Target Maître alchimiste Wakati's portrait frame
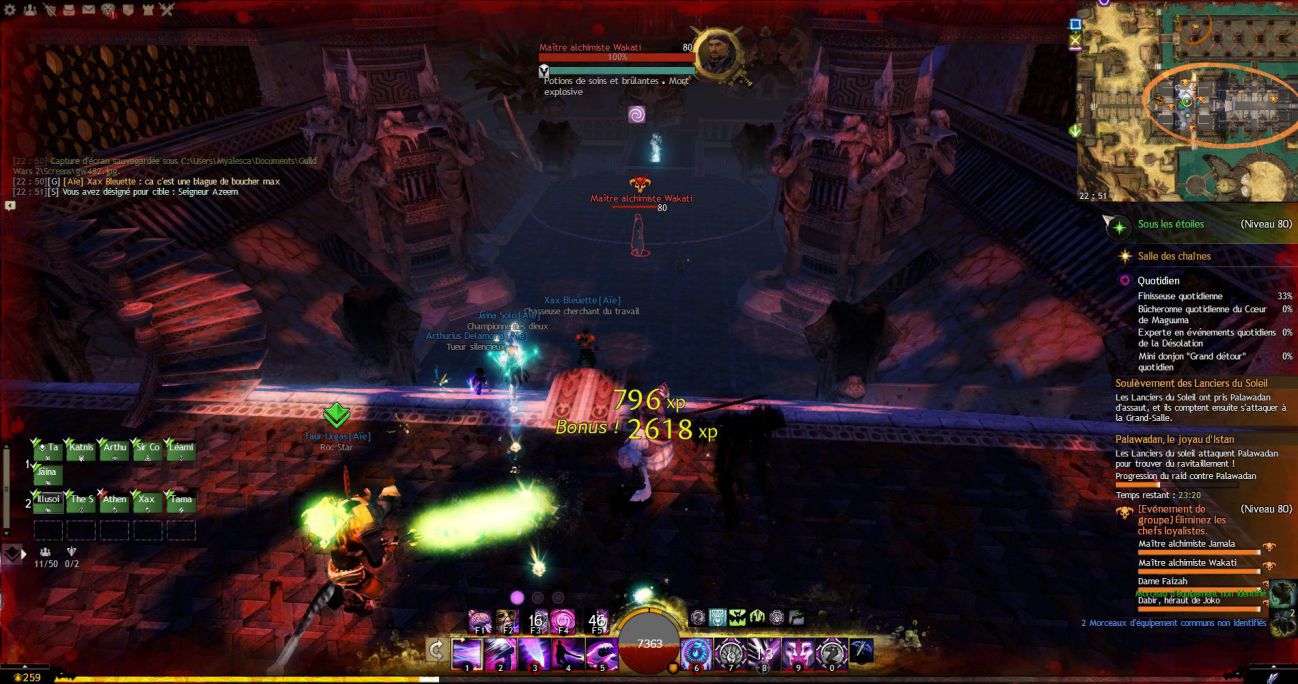The image size is (1298, 684). click(717, 56)
